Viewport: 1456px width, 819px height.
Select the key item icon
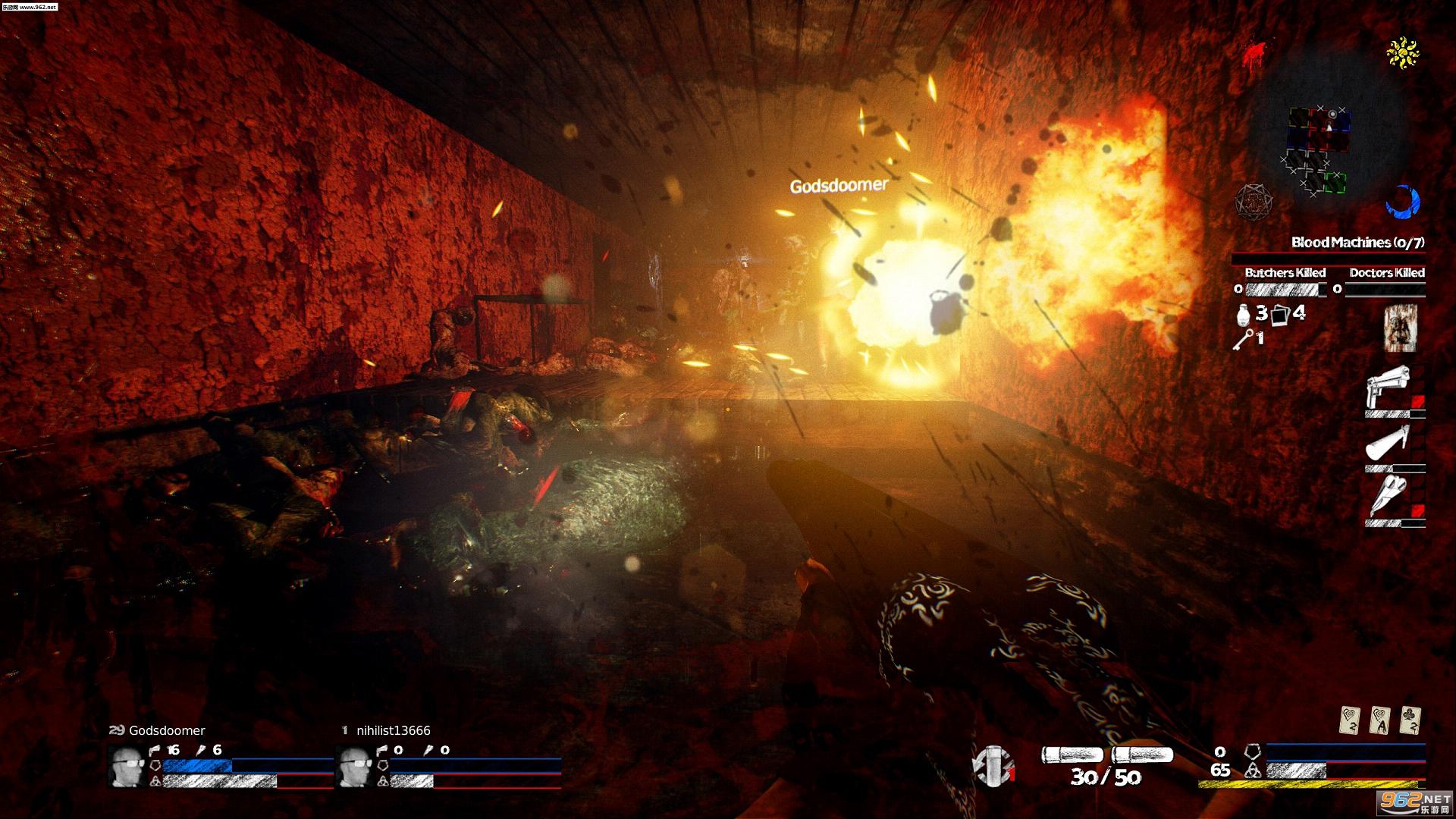(1243, 338)
